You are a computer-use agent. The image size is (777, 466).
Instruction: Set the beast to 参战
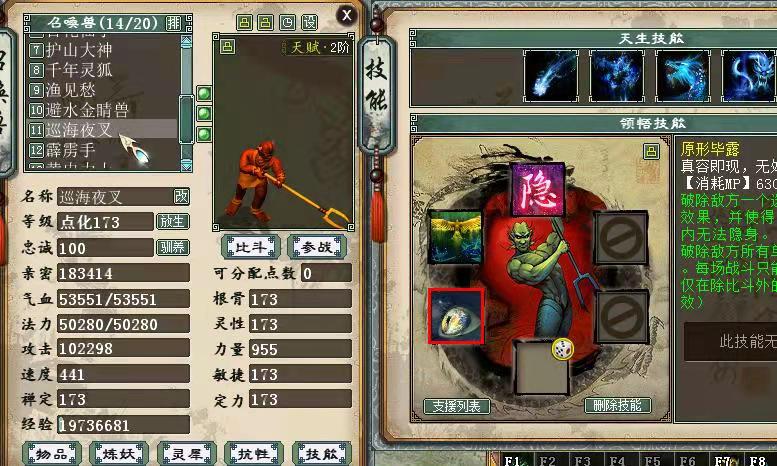click(316, 246)
